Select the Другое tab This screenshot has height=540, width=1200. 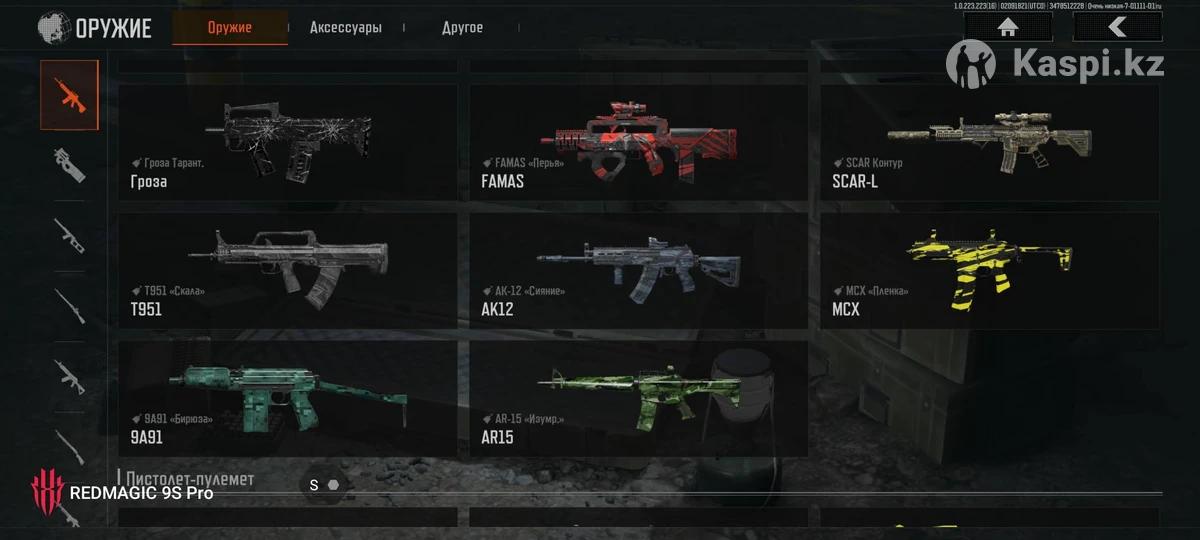[x=462, y=28]
